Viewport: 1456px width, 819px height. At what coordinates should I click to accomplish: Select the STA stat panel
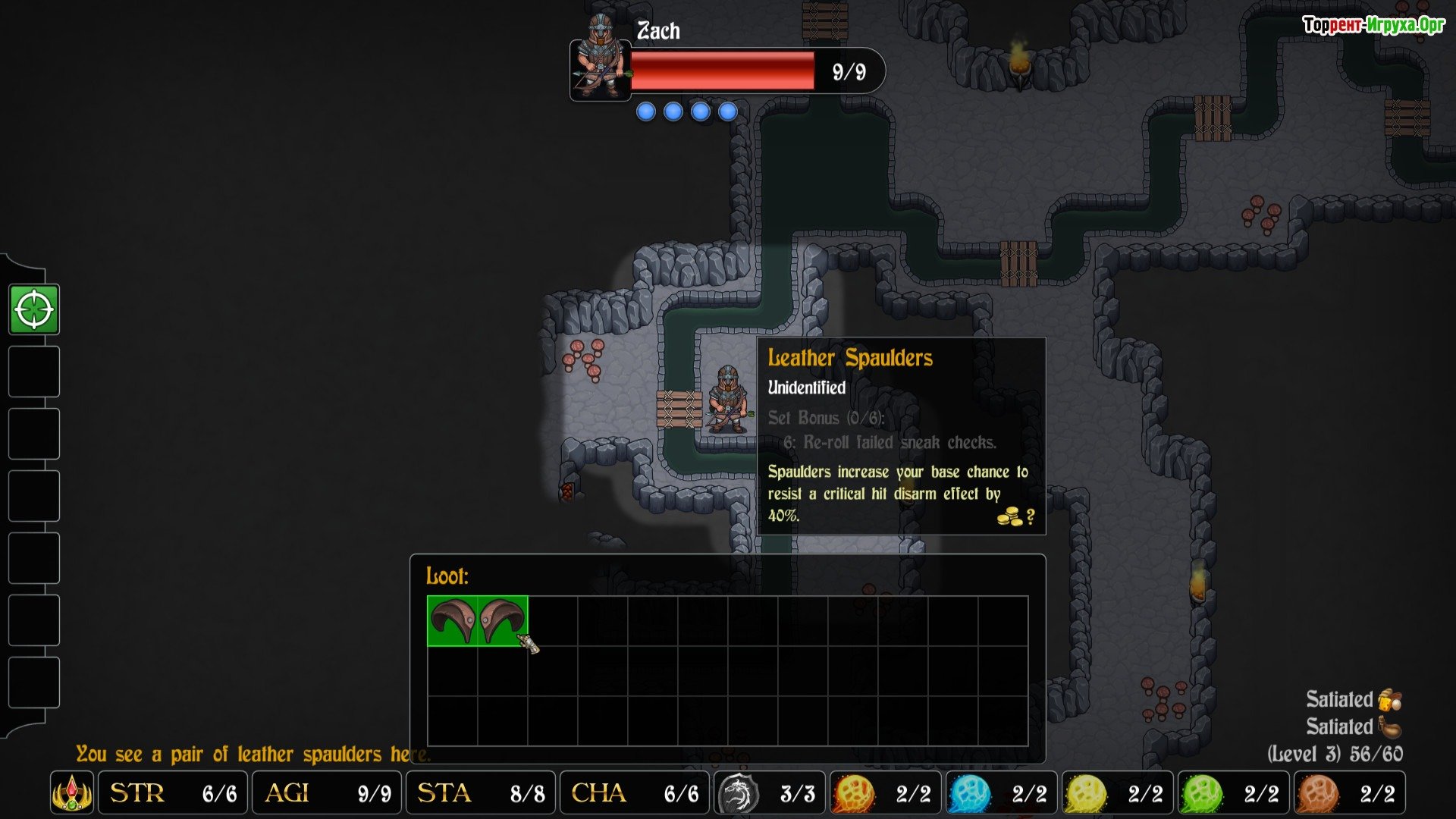tap(481, 793)
